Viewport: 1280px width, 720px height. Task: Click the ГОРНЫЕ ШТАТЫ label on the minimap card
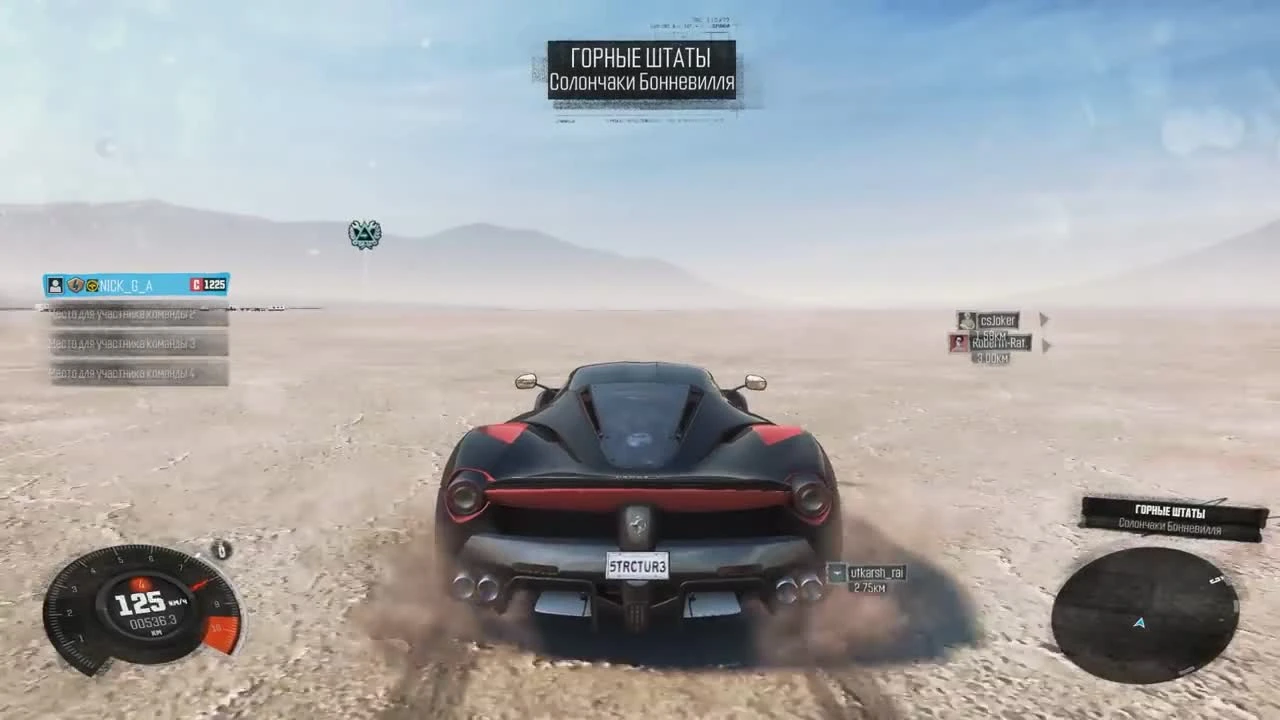coord(1173,511)
